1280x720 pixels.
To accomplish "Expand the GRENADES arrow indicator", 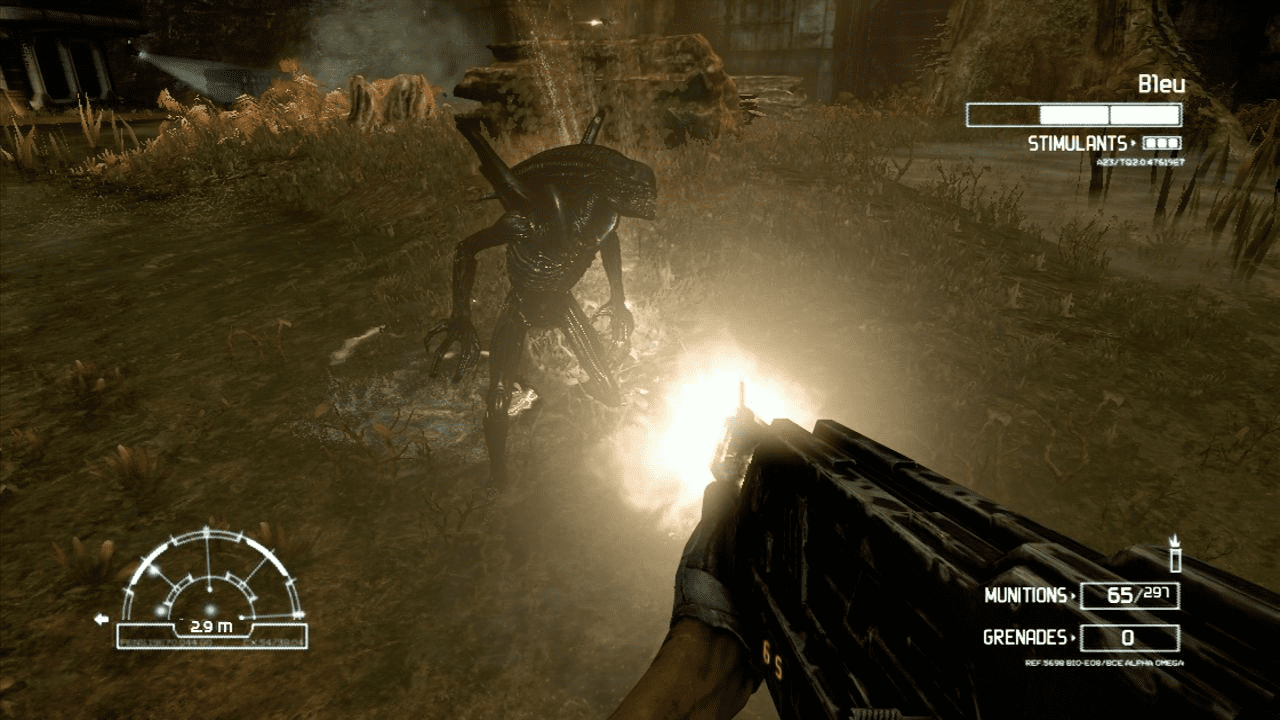I will (1073, 637).
